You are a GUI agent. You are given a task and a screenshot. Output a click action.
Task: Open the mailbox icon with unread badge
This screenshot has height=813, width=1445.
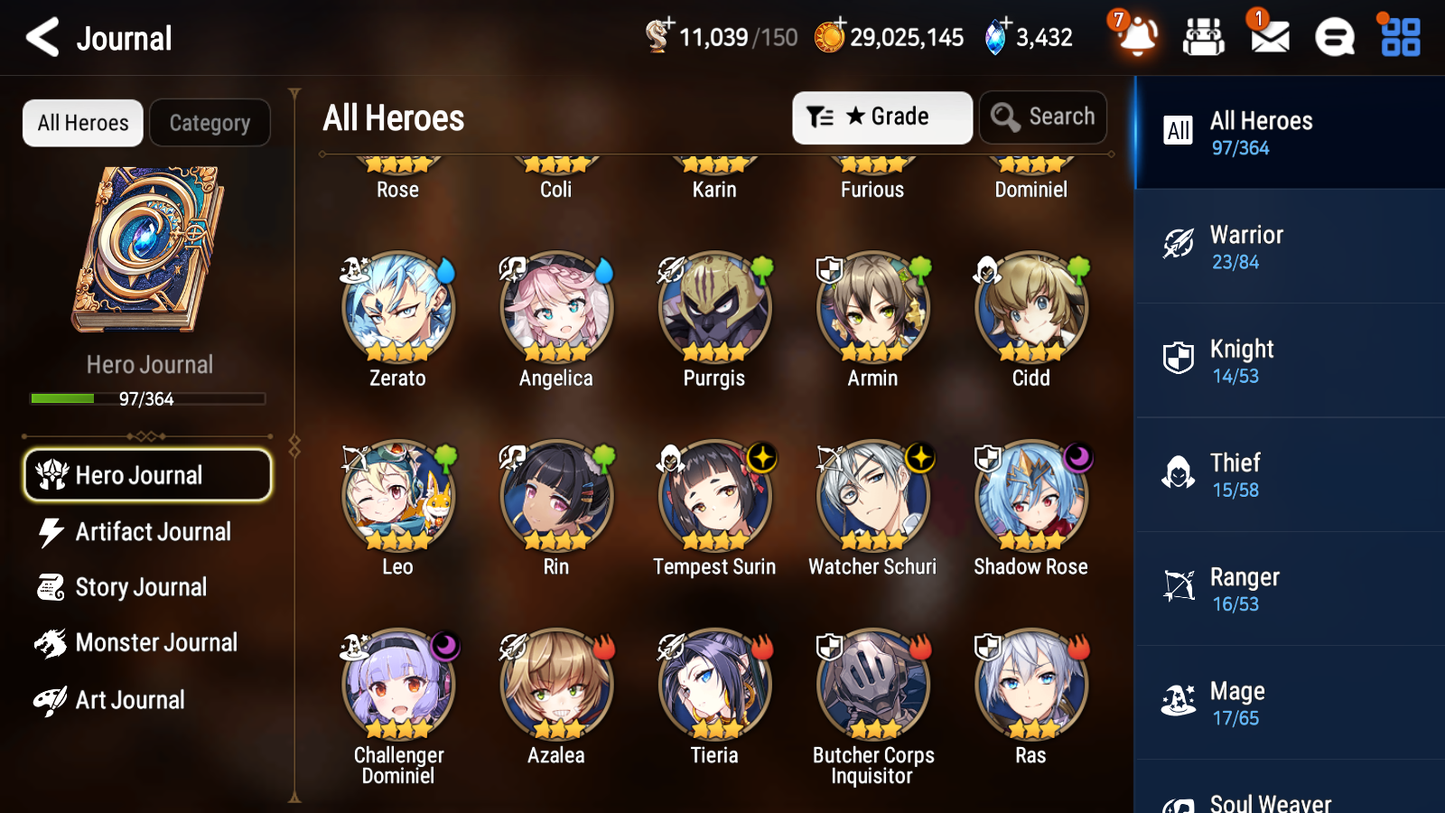click(1268, 37)
